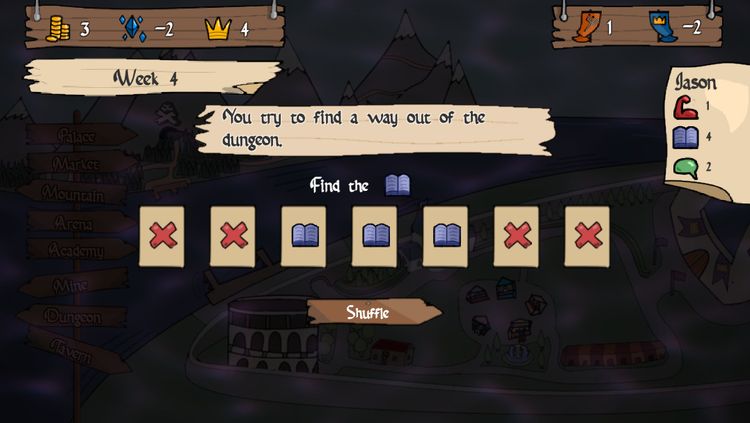
Task: Select the Market signpost
Action: pyautogui.click(x=77, y=163)
